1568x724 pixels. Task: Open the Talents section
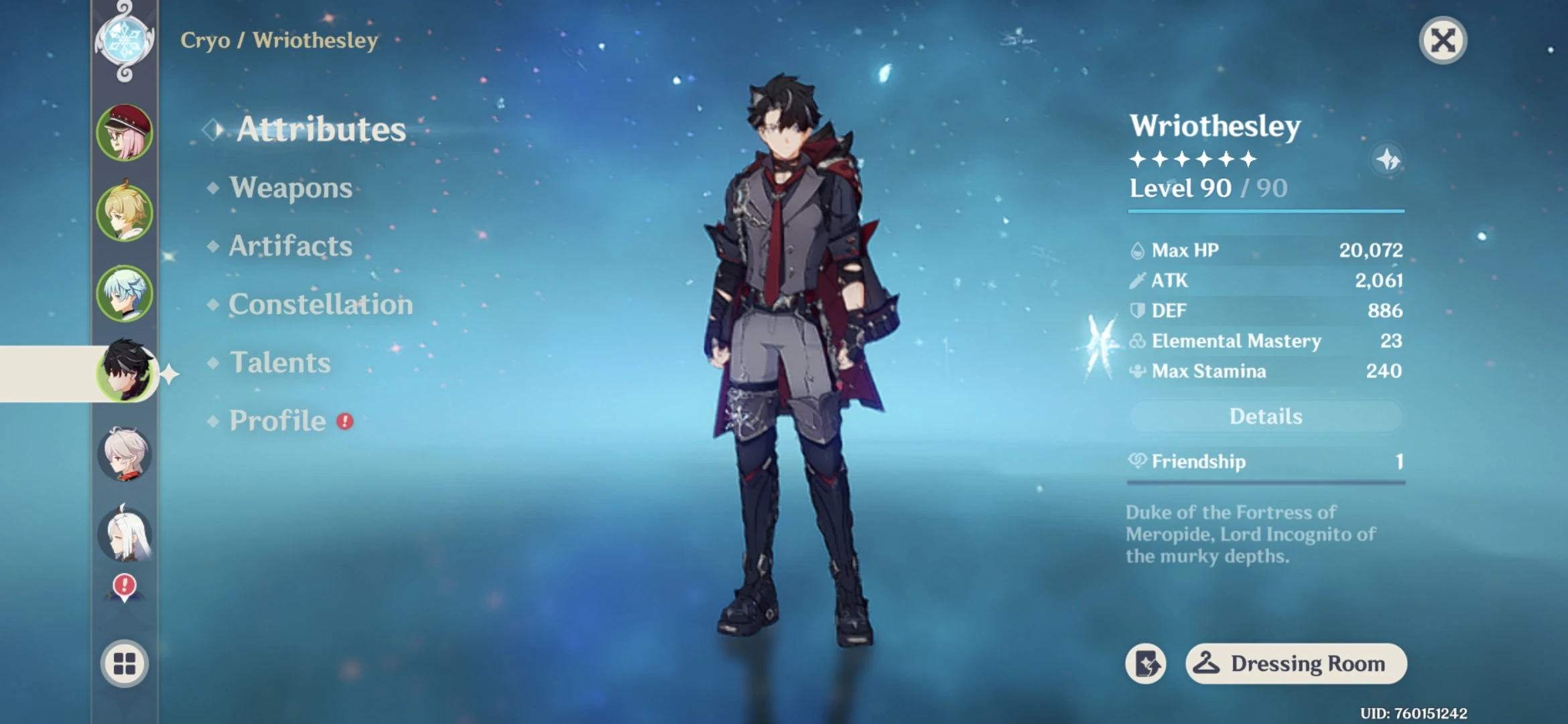pos(282,363)
